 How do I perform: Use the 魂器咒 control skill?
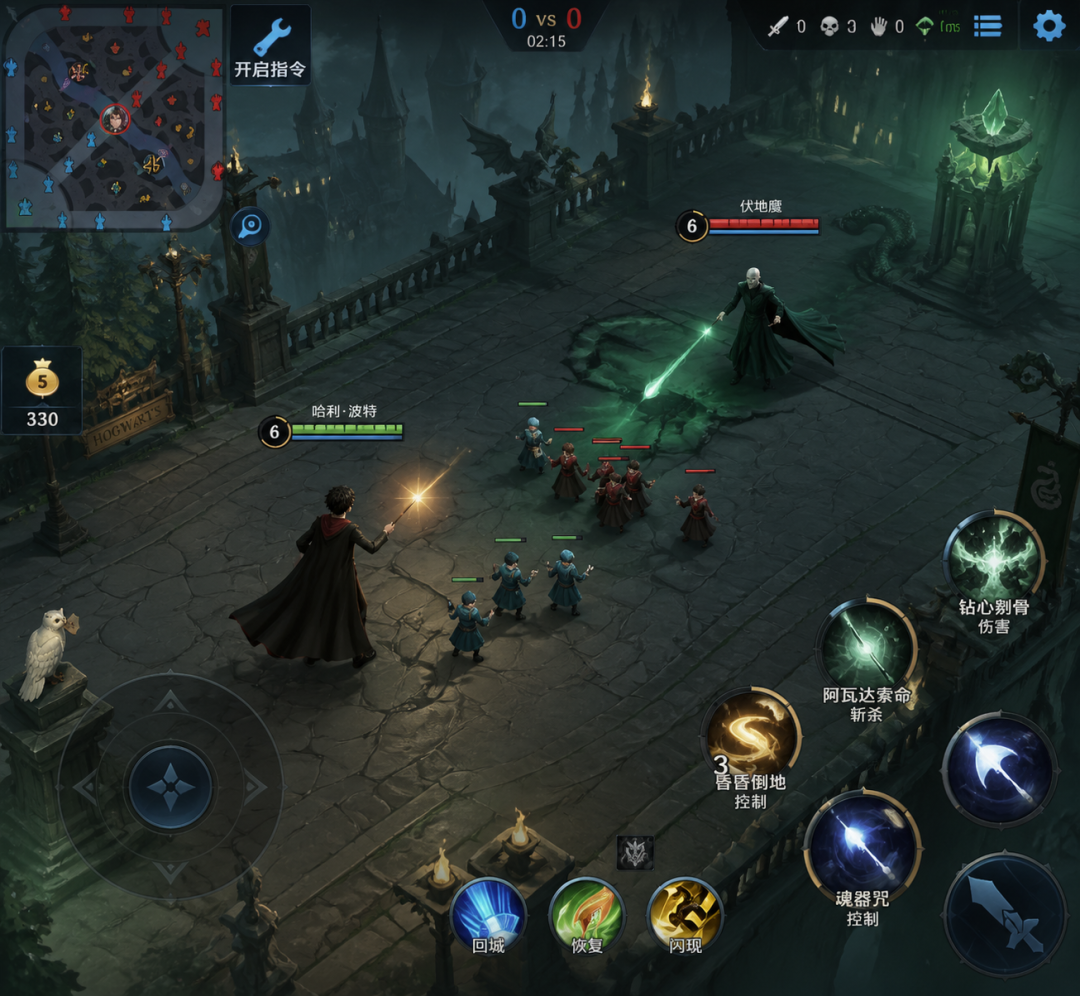point(862,841)
